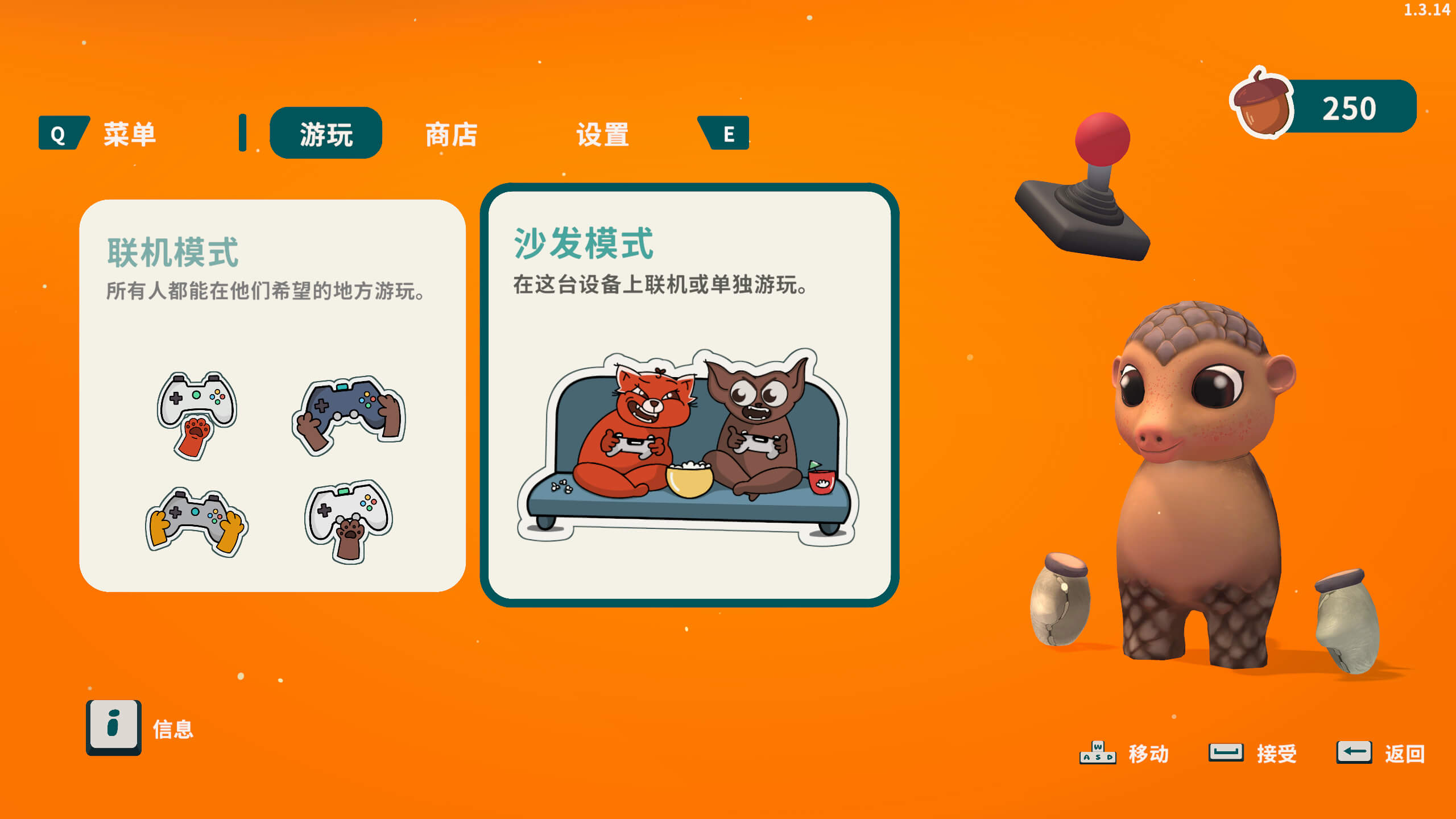Image resolution: width=1456 pixels, height=819 pixels.
Task: Open the 设置 settings tab
Action: (x=603, y=135)
